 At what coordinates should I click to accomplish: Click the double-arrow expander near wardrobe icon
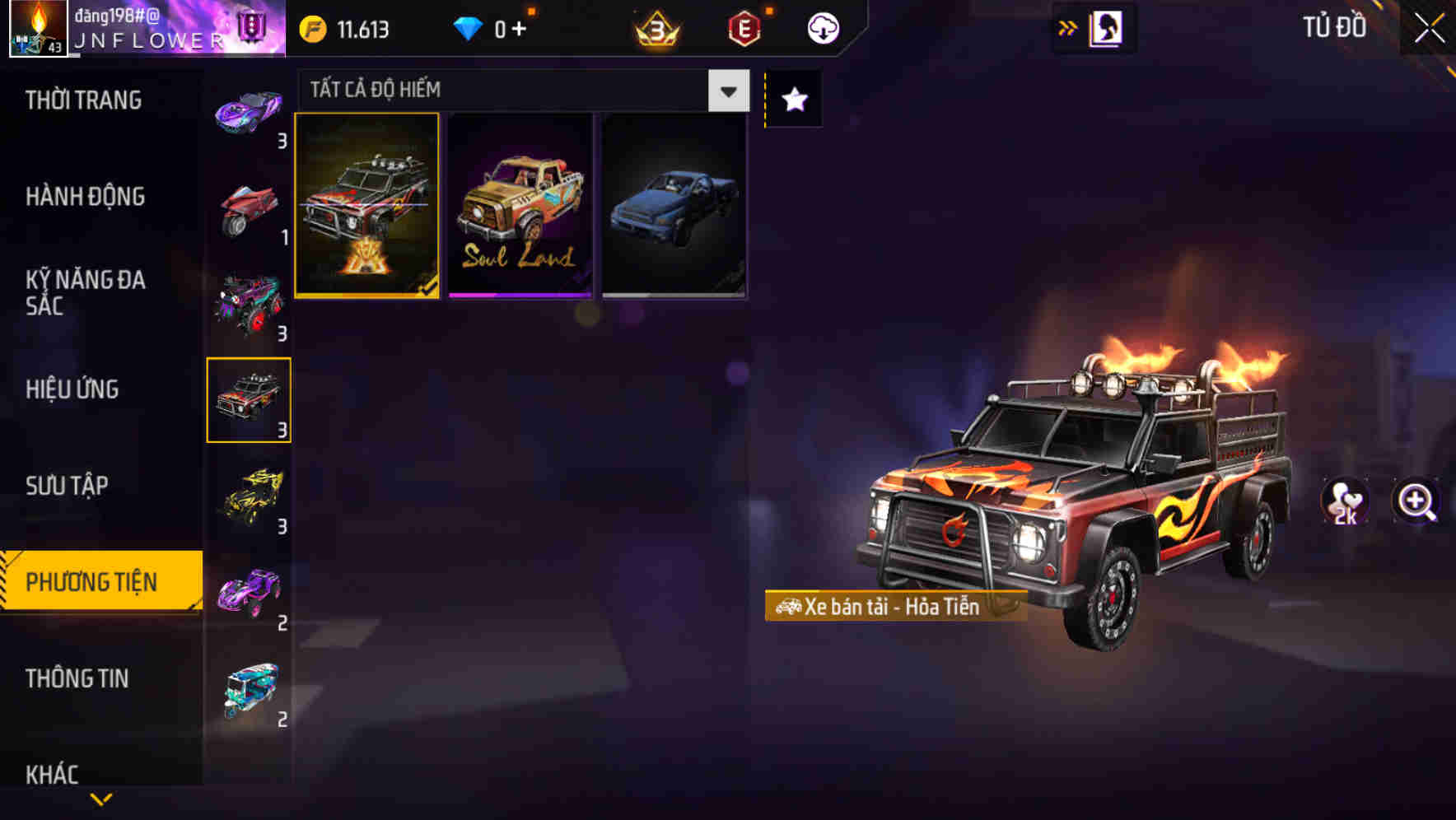(1066, 27)
